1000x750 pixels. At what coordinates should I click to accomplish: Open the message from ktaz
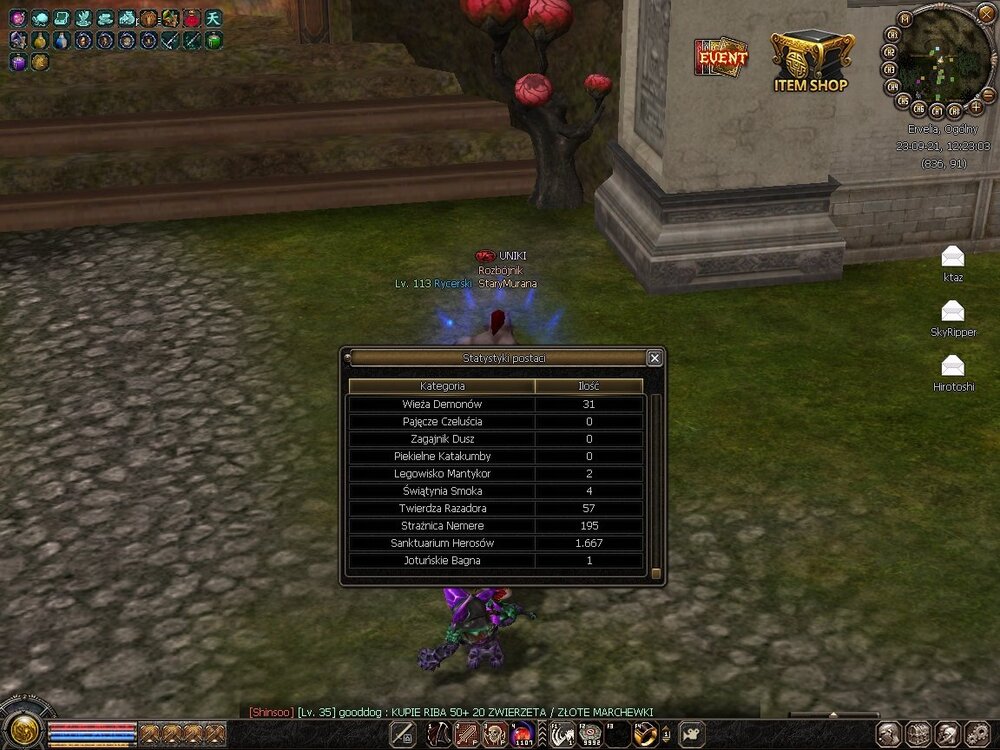pyautogui.click(x=952, y=256)
